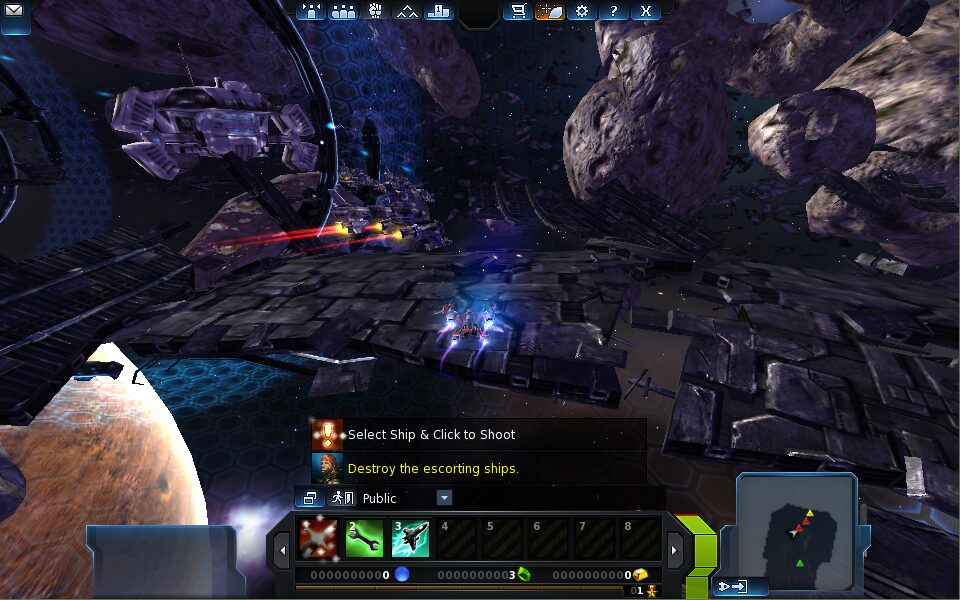Close the game with the X button
This screenshot has height=600, width=960.
coord(646,11)
